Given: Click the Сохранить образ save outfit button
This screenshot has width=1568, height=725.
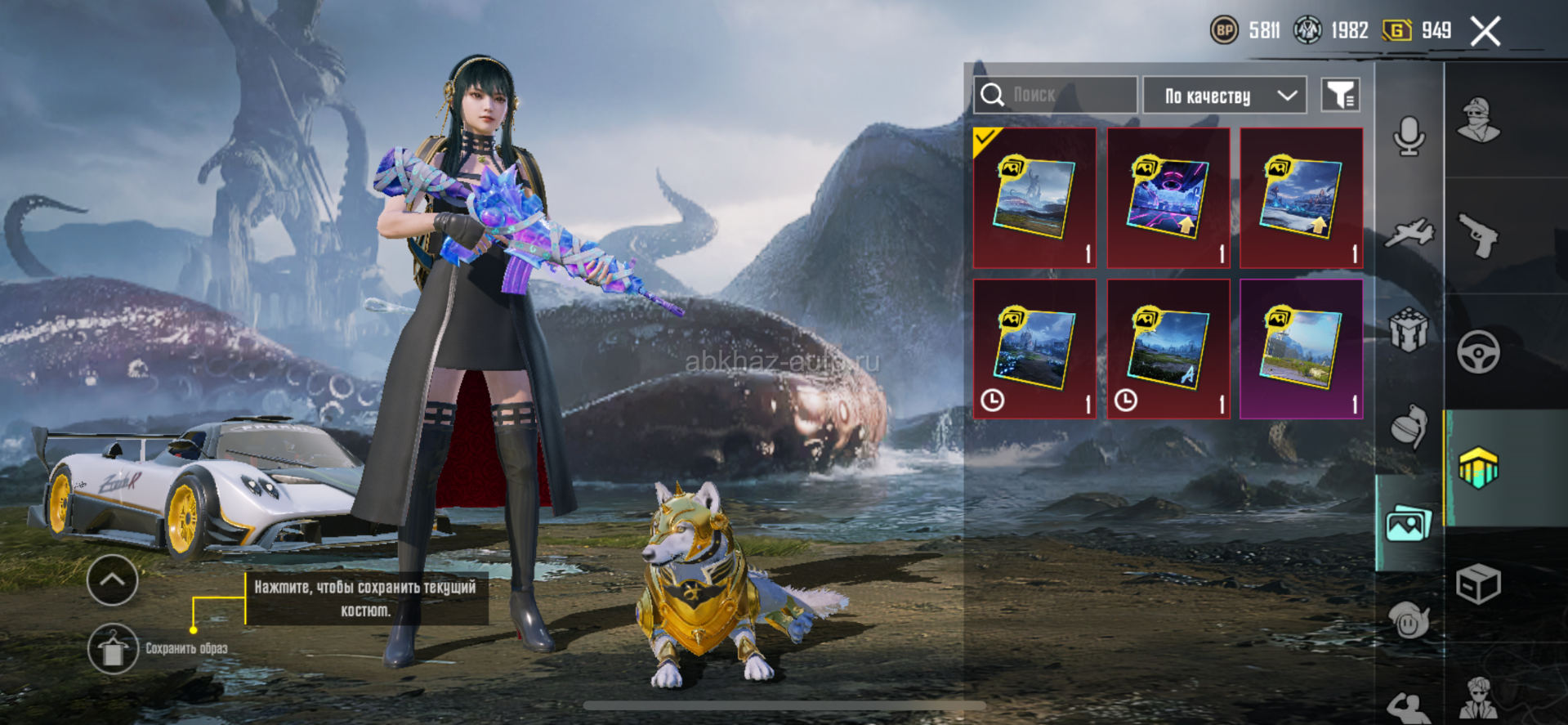Looking at the screenshot, I should tap(113, 649).
